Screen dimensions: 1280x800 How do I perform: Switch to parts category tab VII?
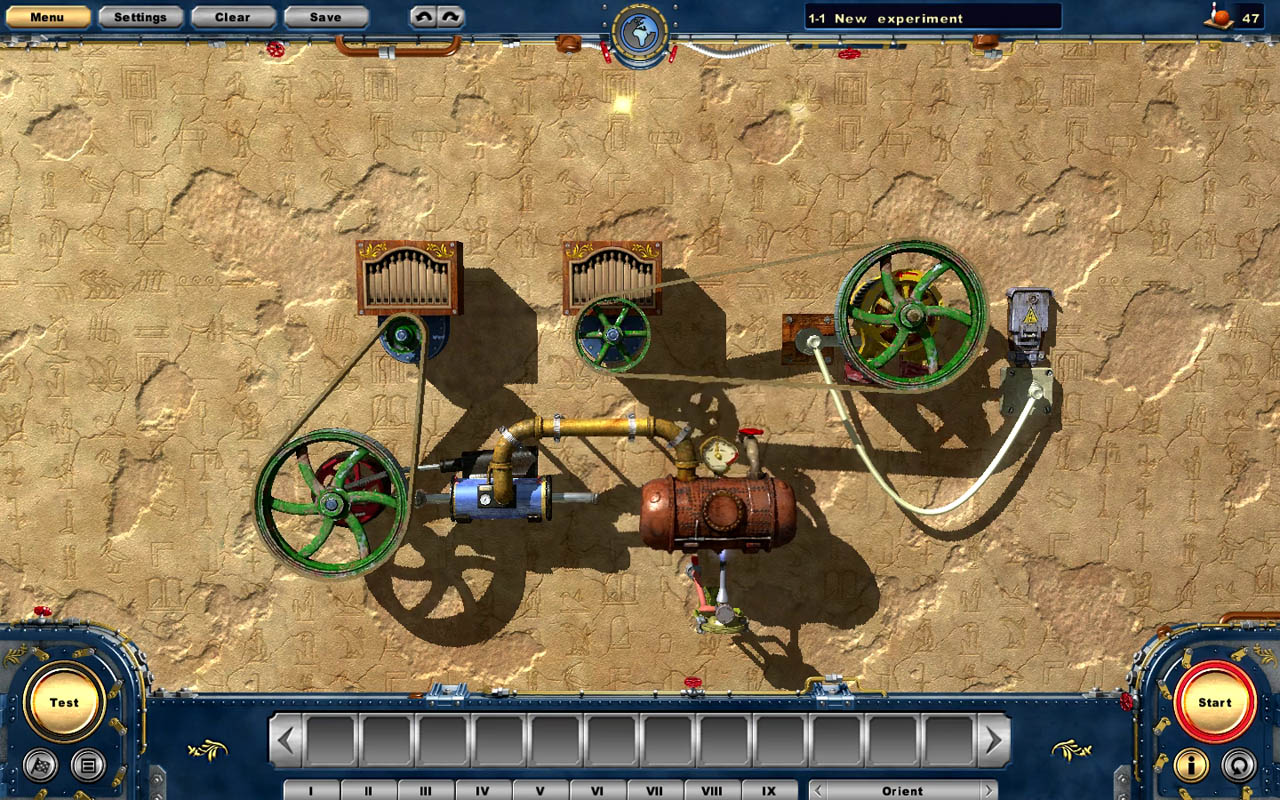655,790
